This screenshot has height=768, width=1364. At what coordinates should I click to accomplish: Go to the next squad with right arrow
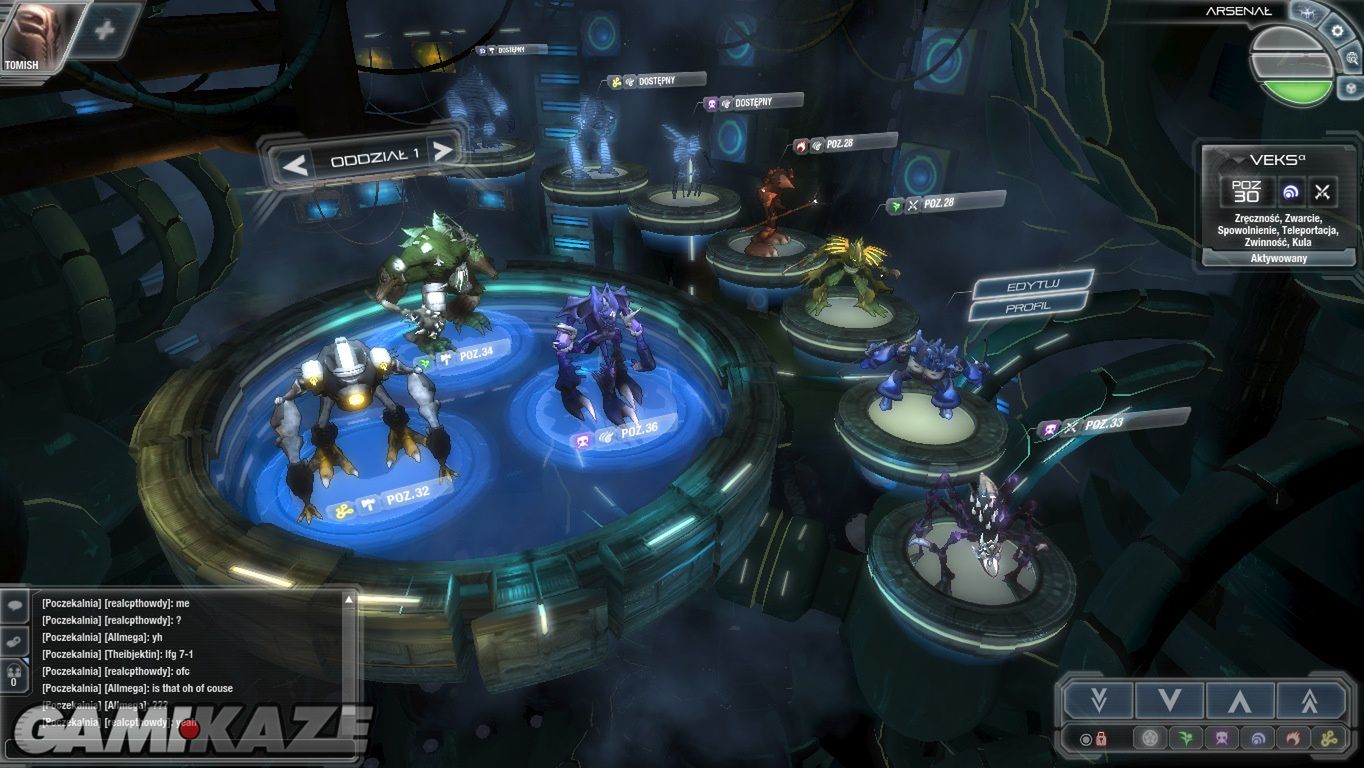click(443, 152)
